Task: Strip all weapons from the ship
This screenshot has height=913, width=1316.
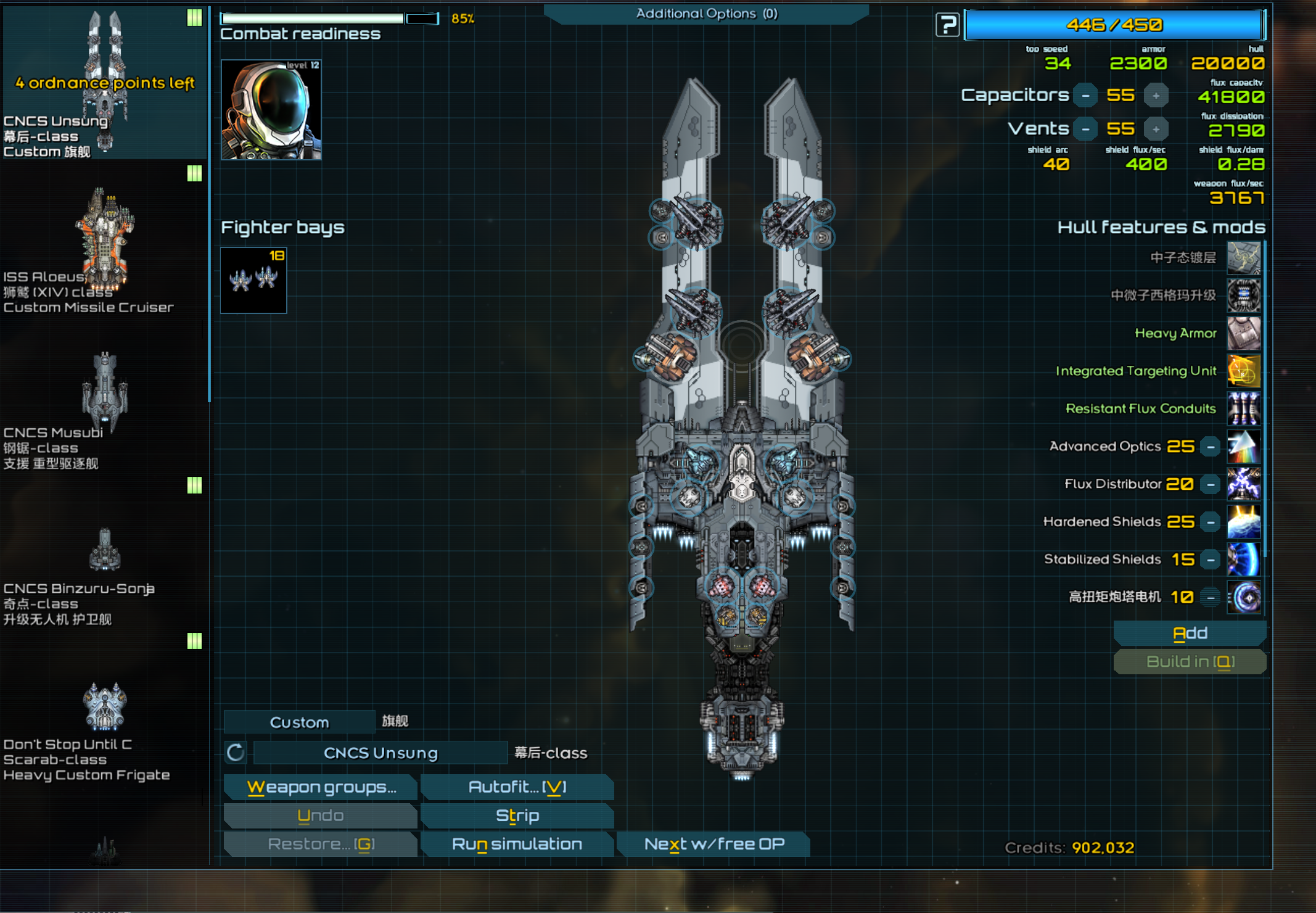Action: pos(517,816)
